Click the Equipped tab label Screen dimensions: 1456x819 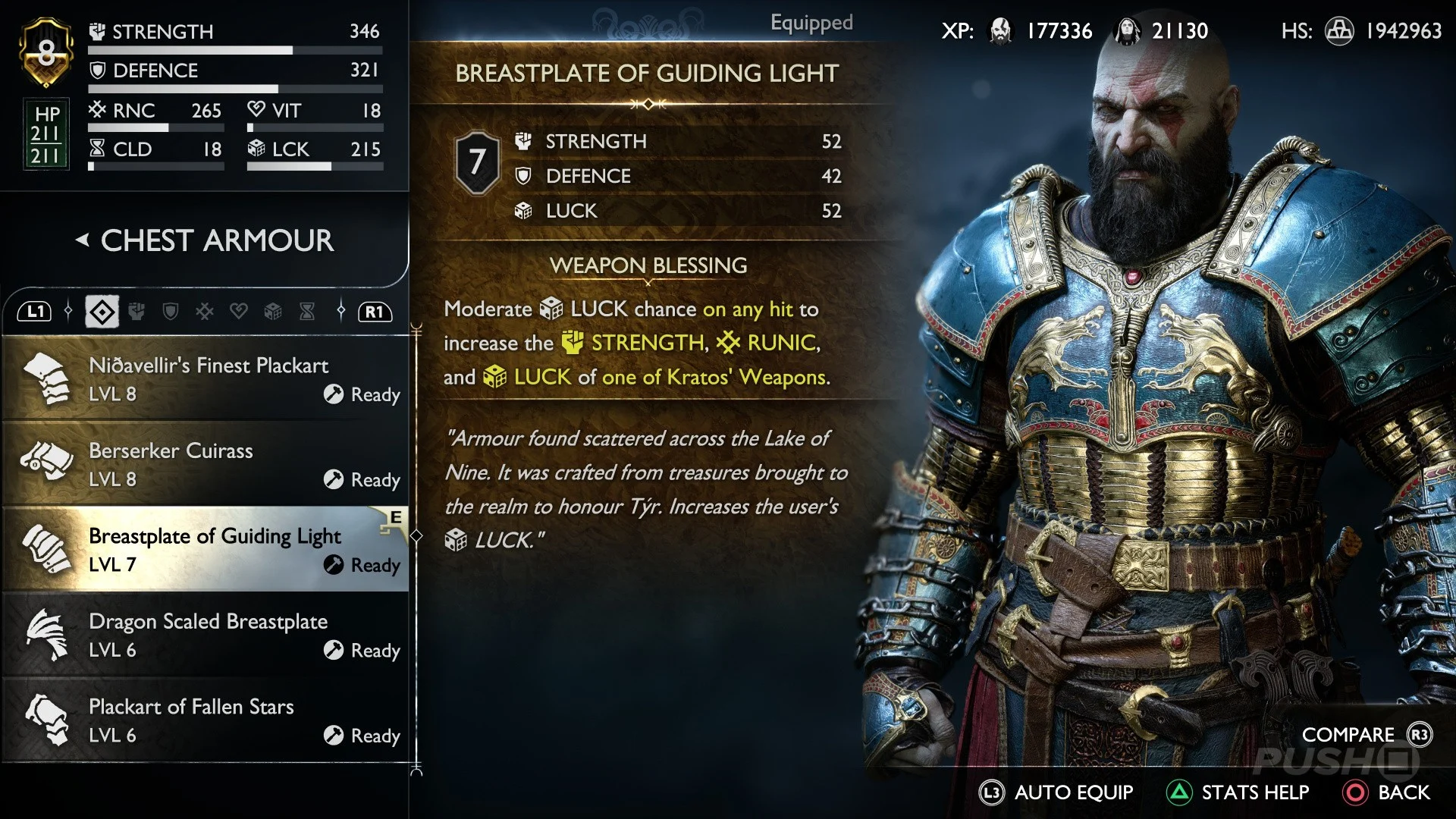pos(811,24)
